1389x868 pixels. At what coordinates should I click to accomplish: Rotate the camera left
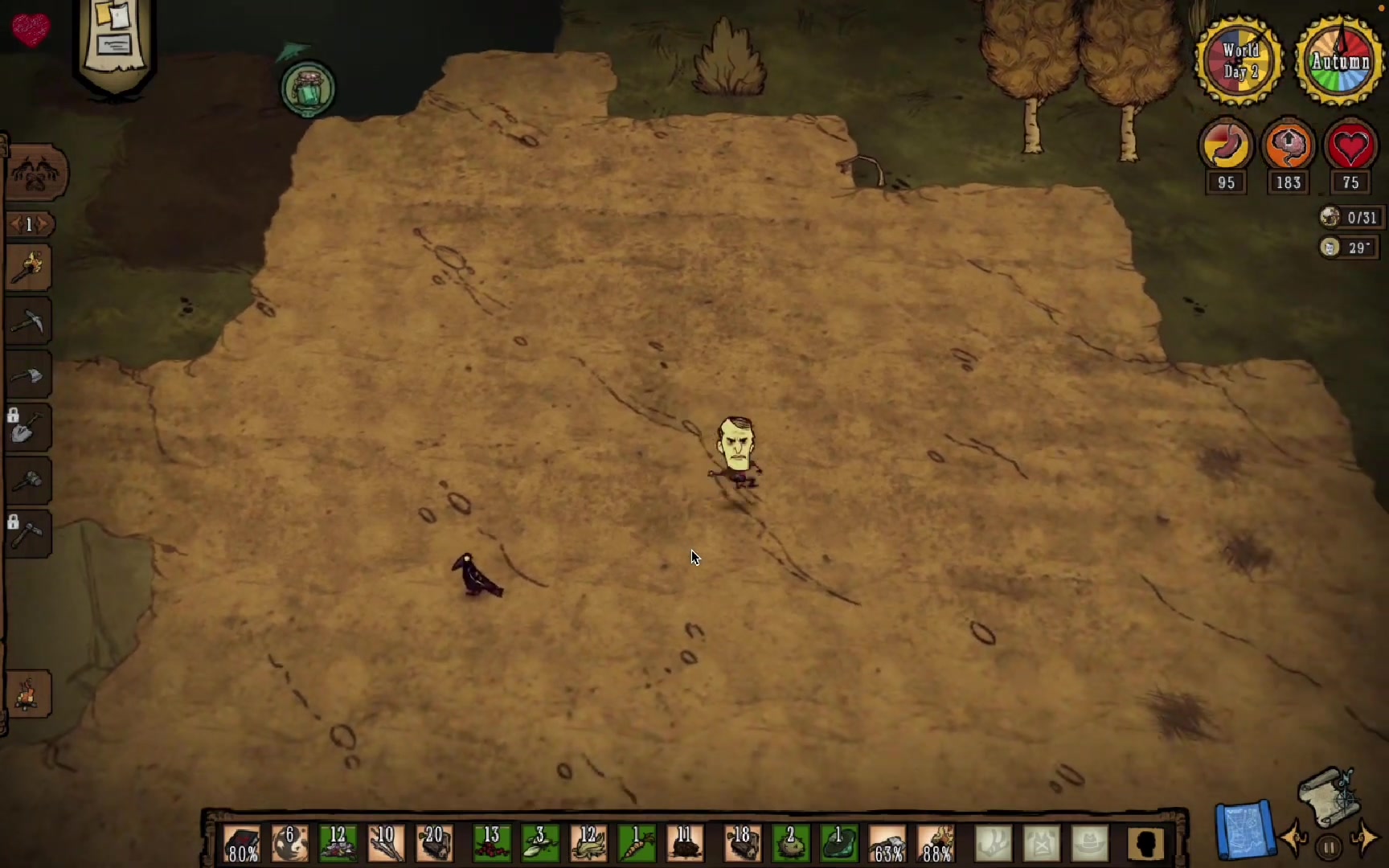1295,839
